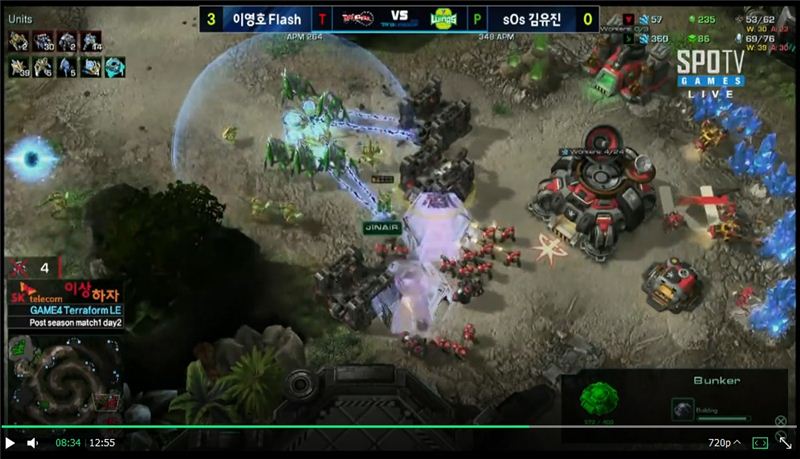The image size is (800, 459).
Task: Select the Terran unit icon with count 30
Action: (42, 41)
